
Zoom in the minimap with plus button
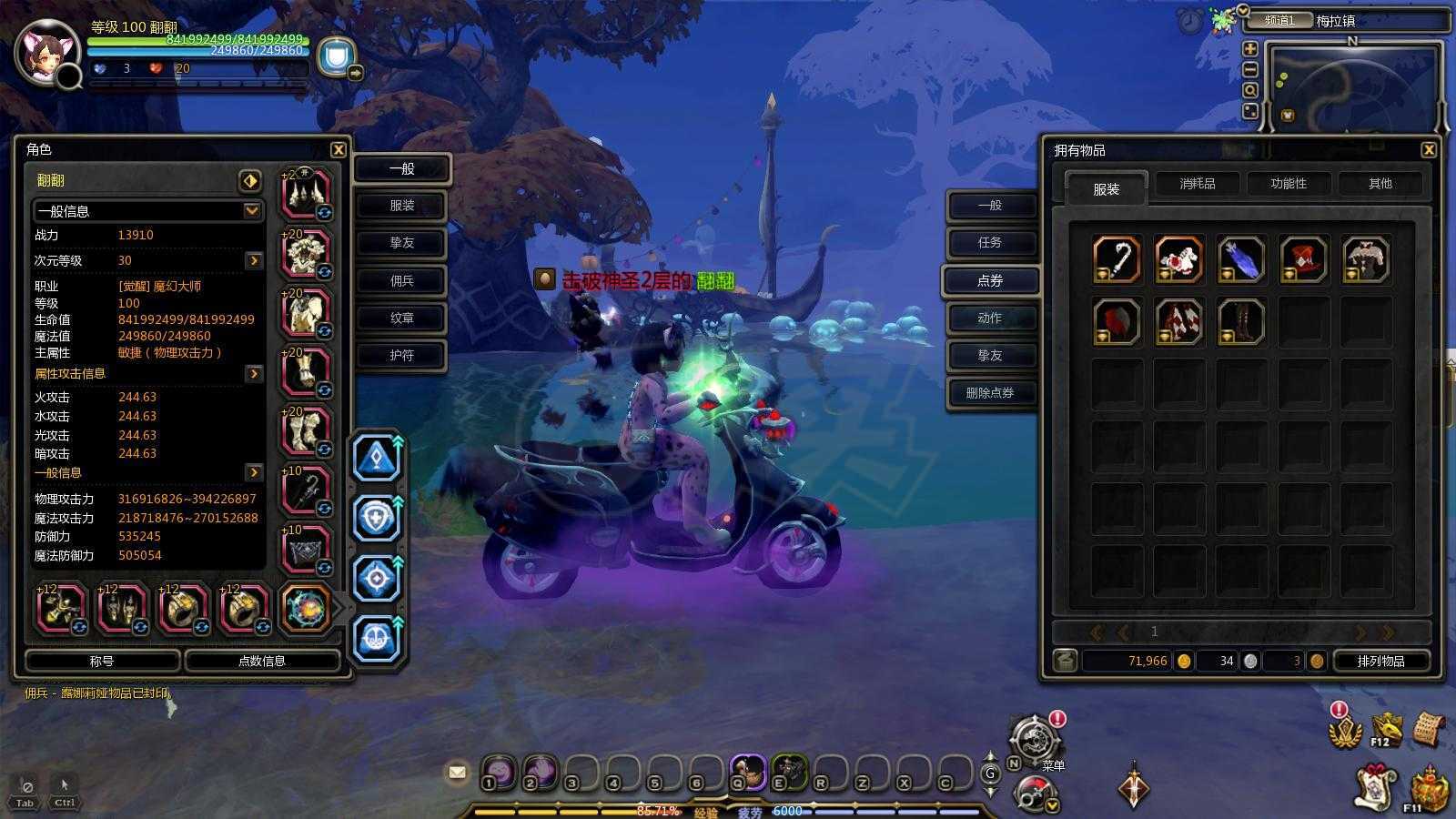pos(1250,49)
